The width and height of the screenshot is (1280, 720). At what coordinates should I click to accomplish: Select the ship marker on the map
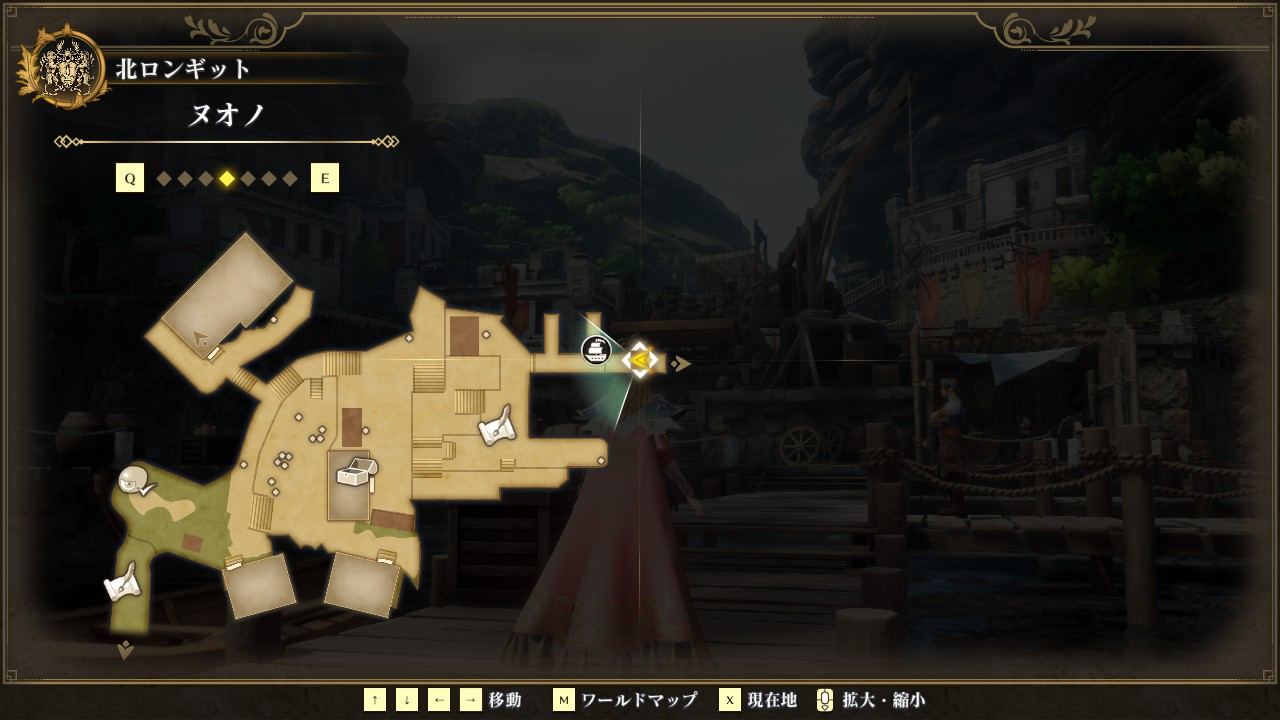[596, 350]
